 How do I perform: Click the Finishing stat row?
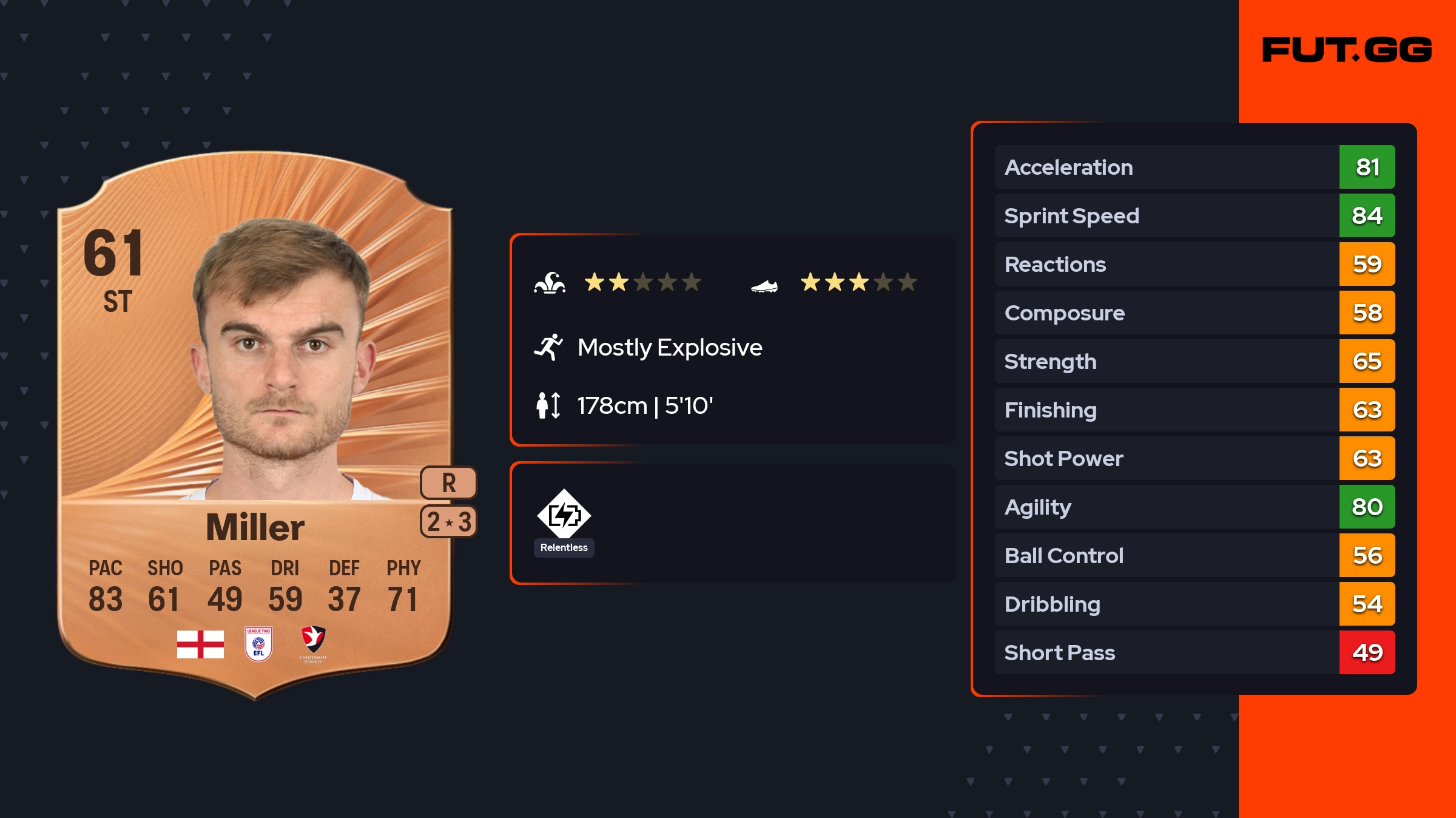(x=1194, y=410)
